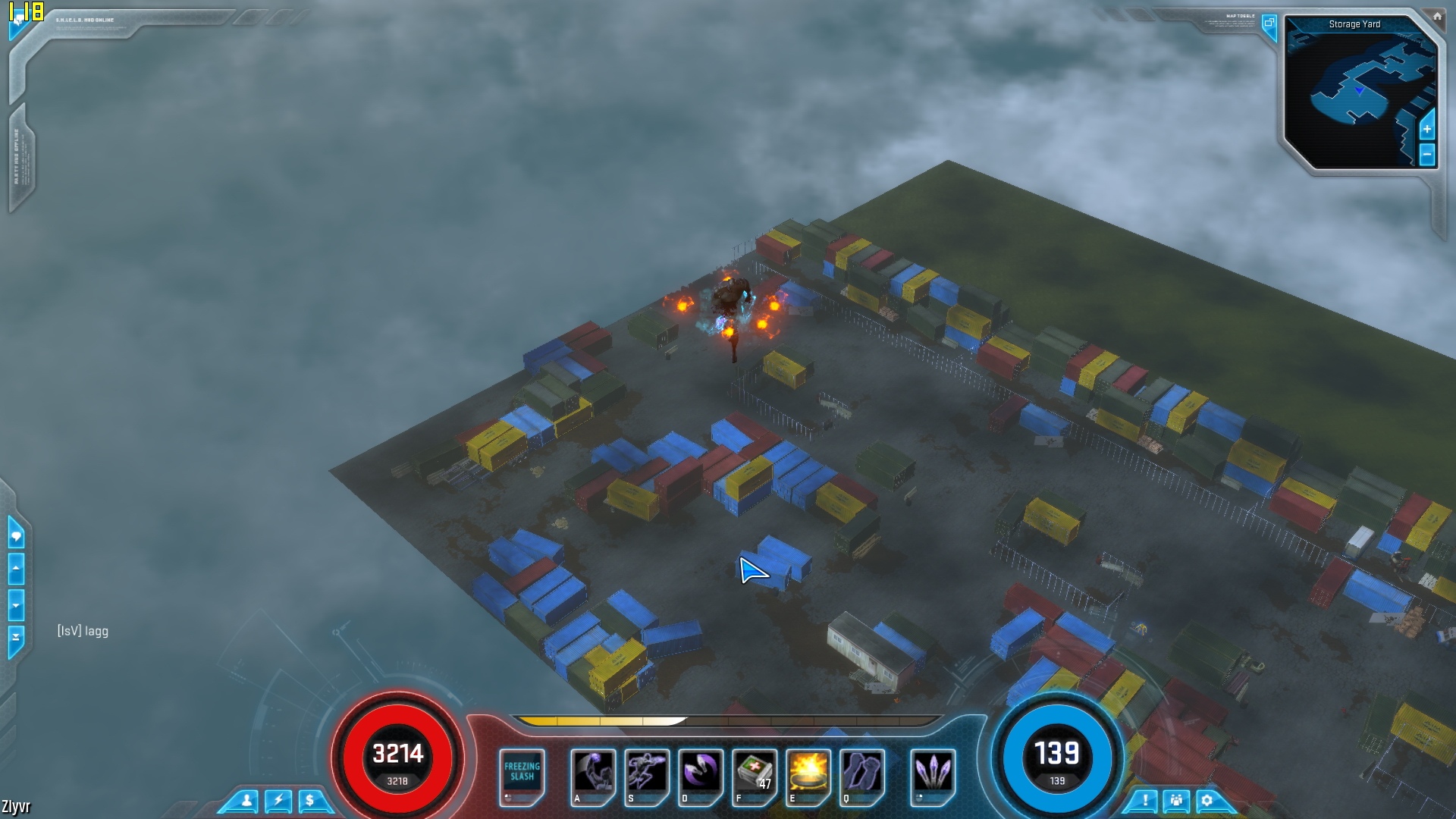Click the exclamation mark missions button
Image resolution: width=1456 pixels, height=819 pixels.
click(x=1145, y=801)
